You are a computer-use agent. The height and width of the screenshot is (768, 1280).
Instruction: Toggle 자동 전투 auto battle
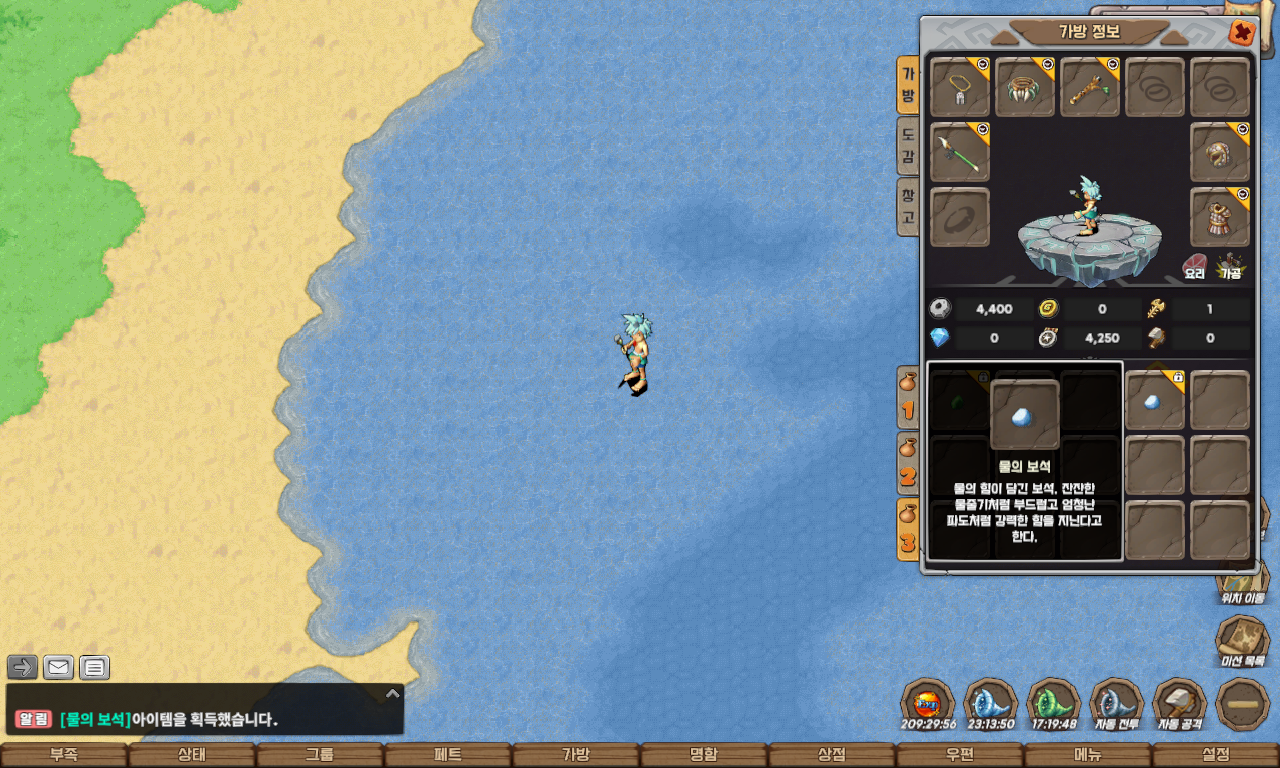pyautogui.click(x=1116, y=704)
